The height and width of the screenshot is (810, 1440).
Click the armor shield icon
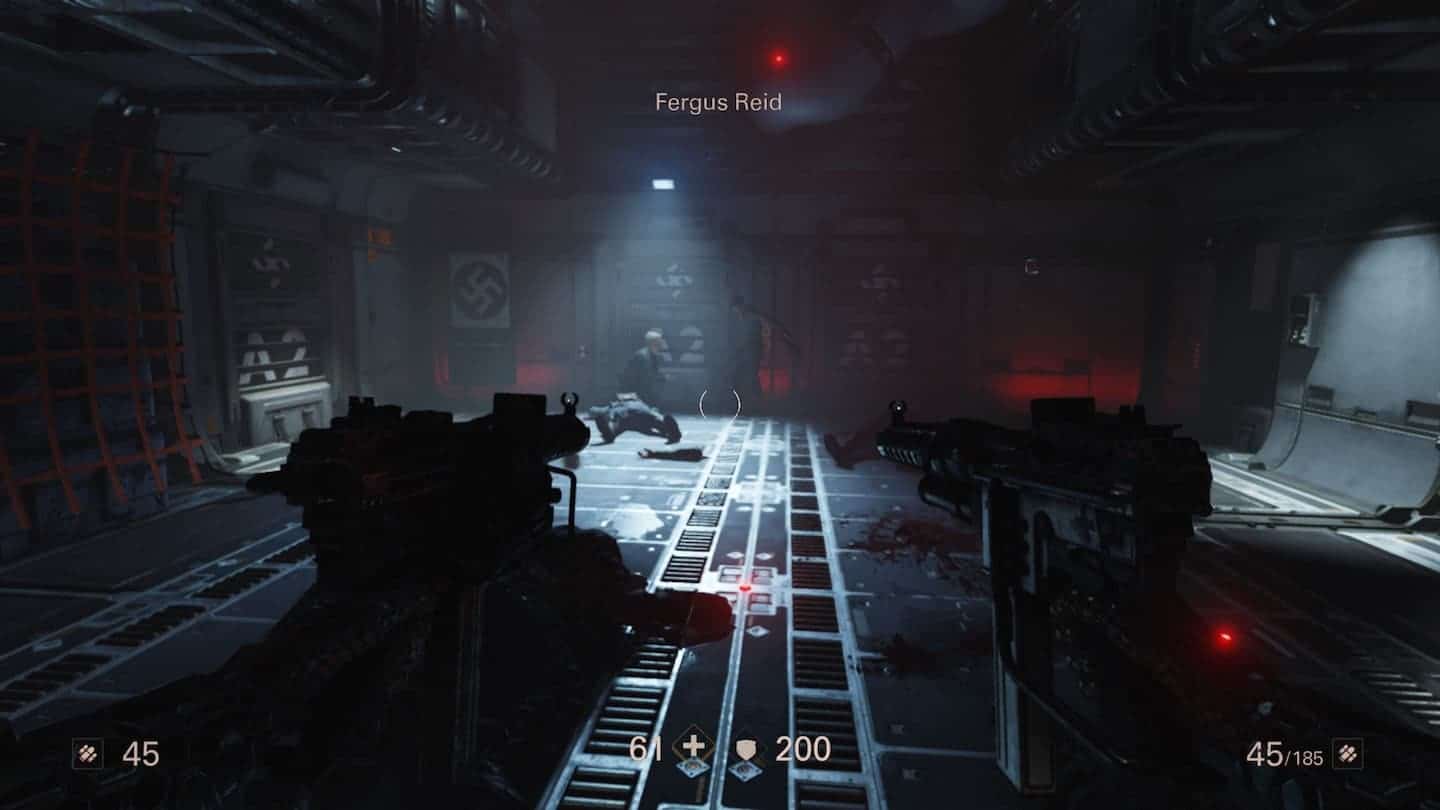click(747, 750)
